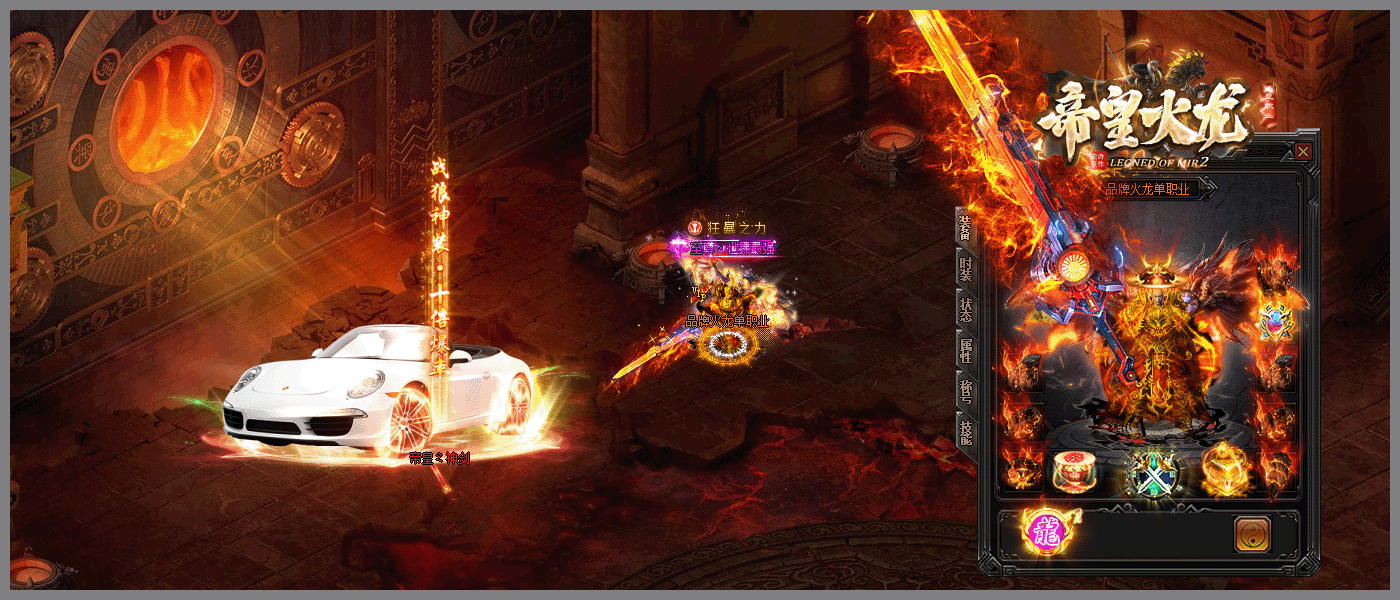Click the yin-yang button in the panel
The height and width of the screenshot is (600, 1400).
tap(1251, 535)
